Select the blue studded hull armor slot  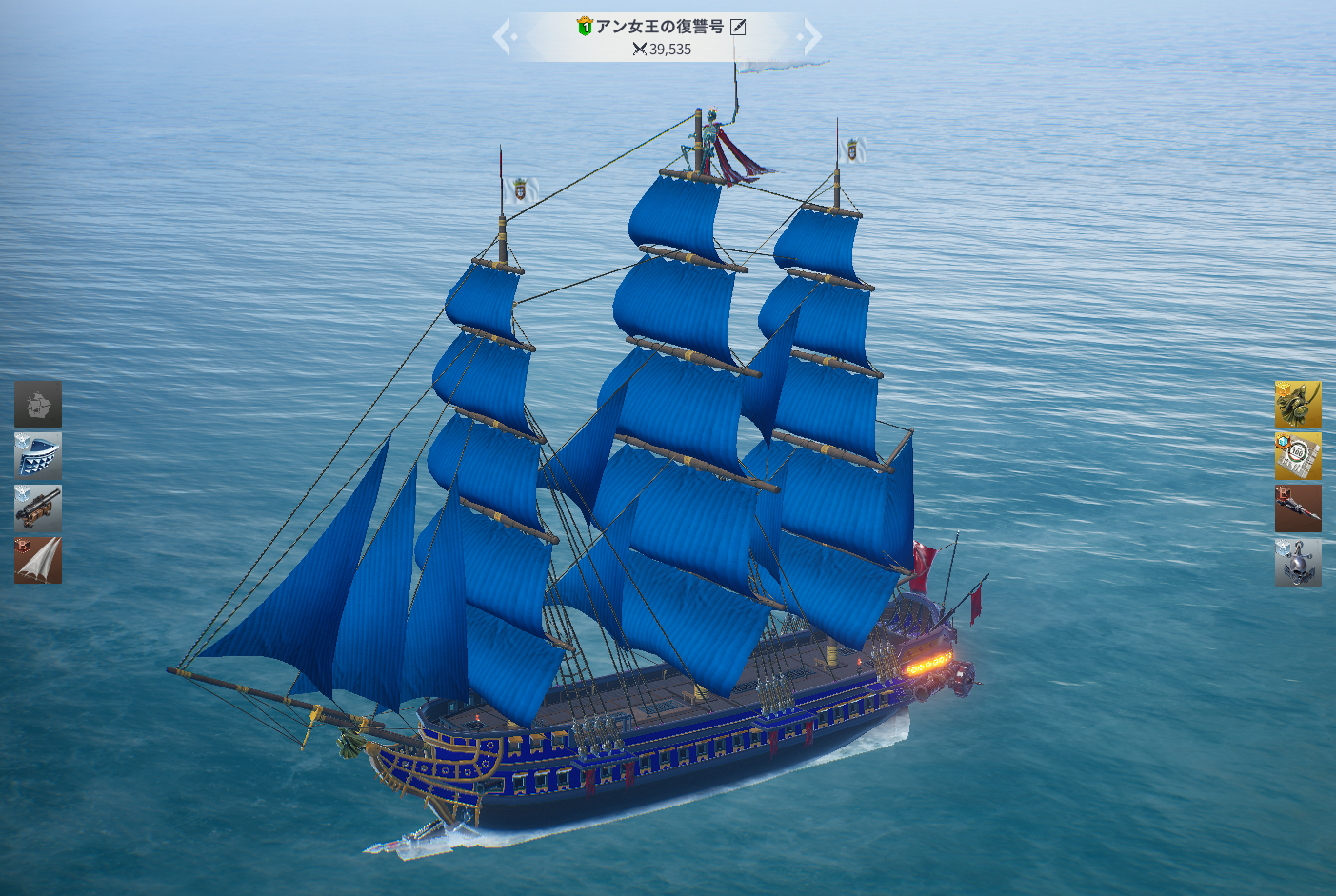click(x=38, y=455)
